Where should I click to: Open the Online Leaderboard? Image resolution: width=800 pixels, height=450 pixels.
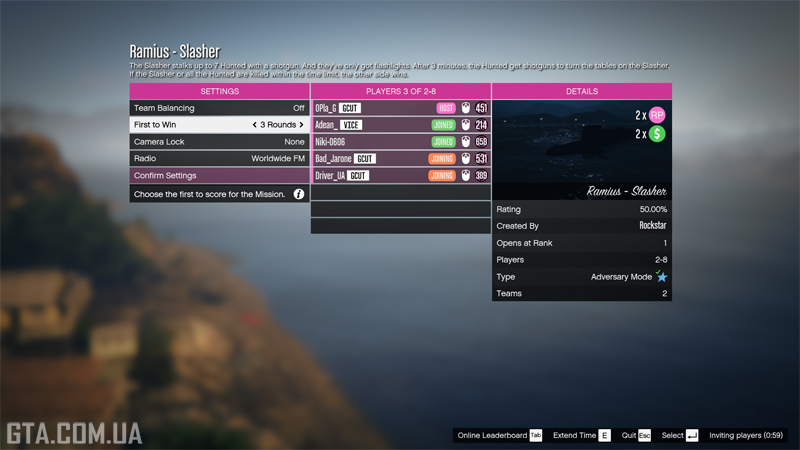point(499,436)
